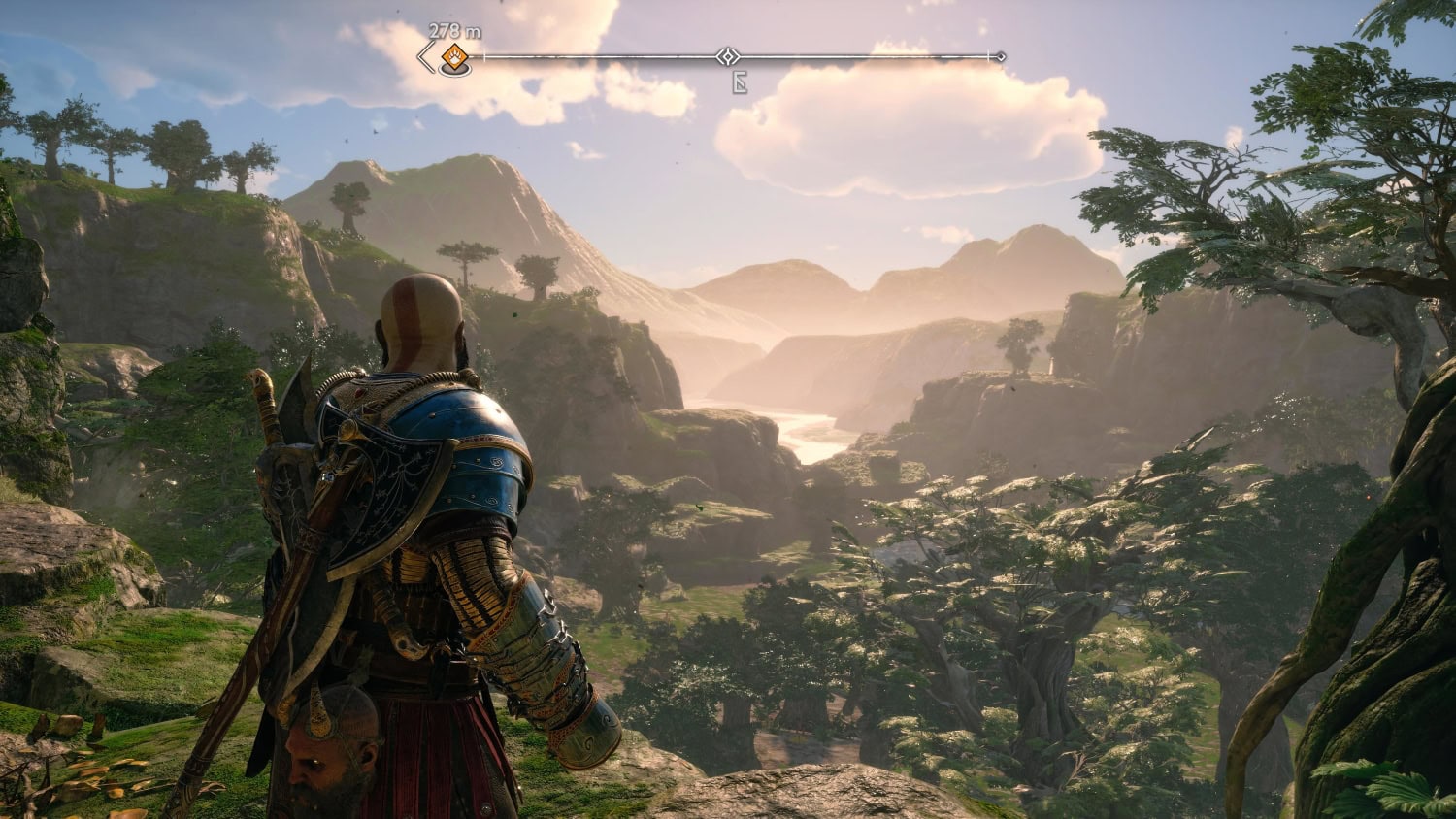Select the rune direction marker under compass
The image size is (1456, 819).
pos(740,83)
